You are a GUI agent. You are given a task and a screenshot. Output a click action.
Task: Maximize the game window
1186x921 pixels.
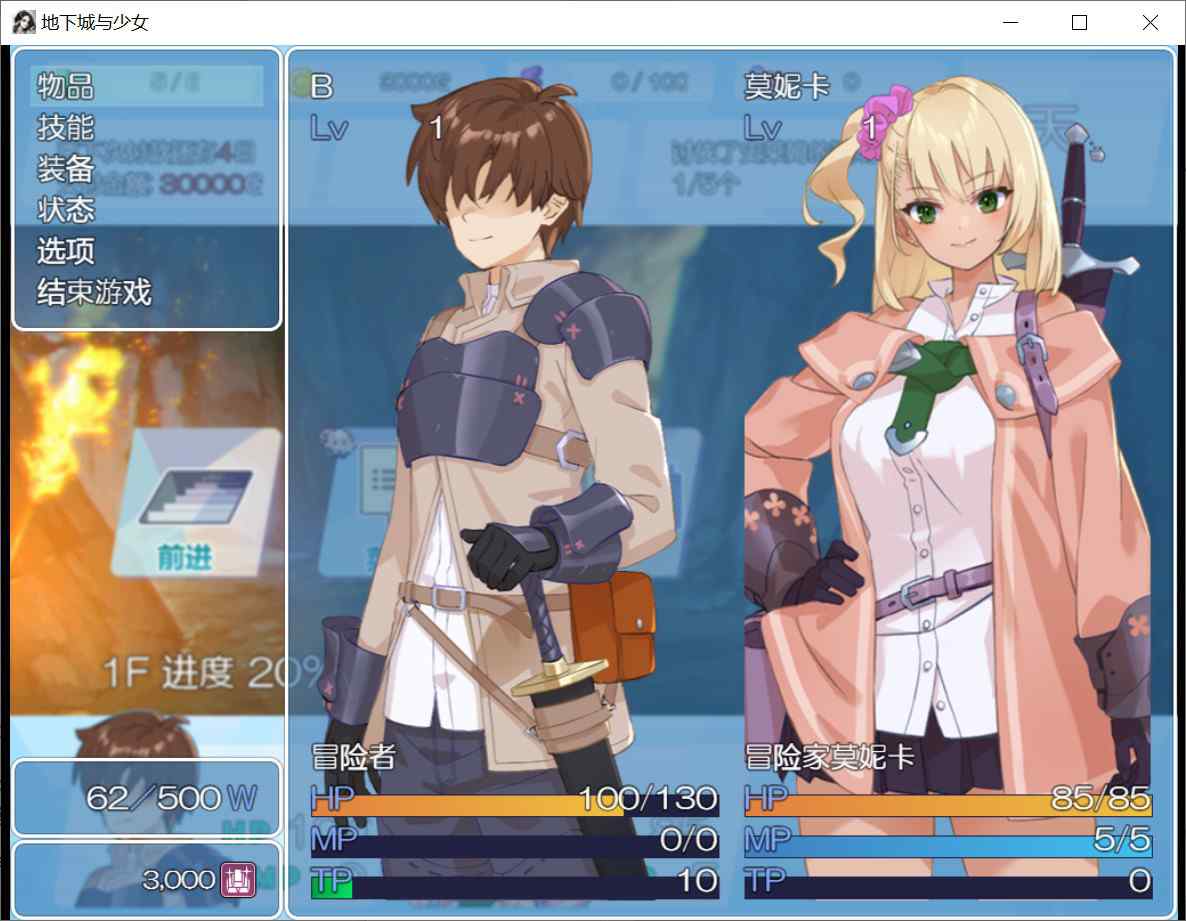(x=1079, y=23)
